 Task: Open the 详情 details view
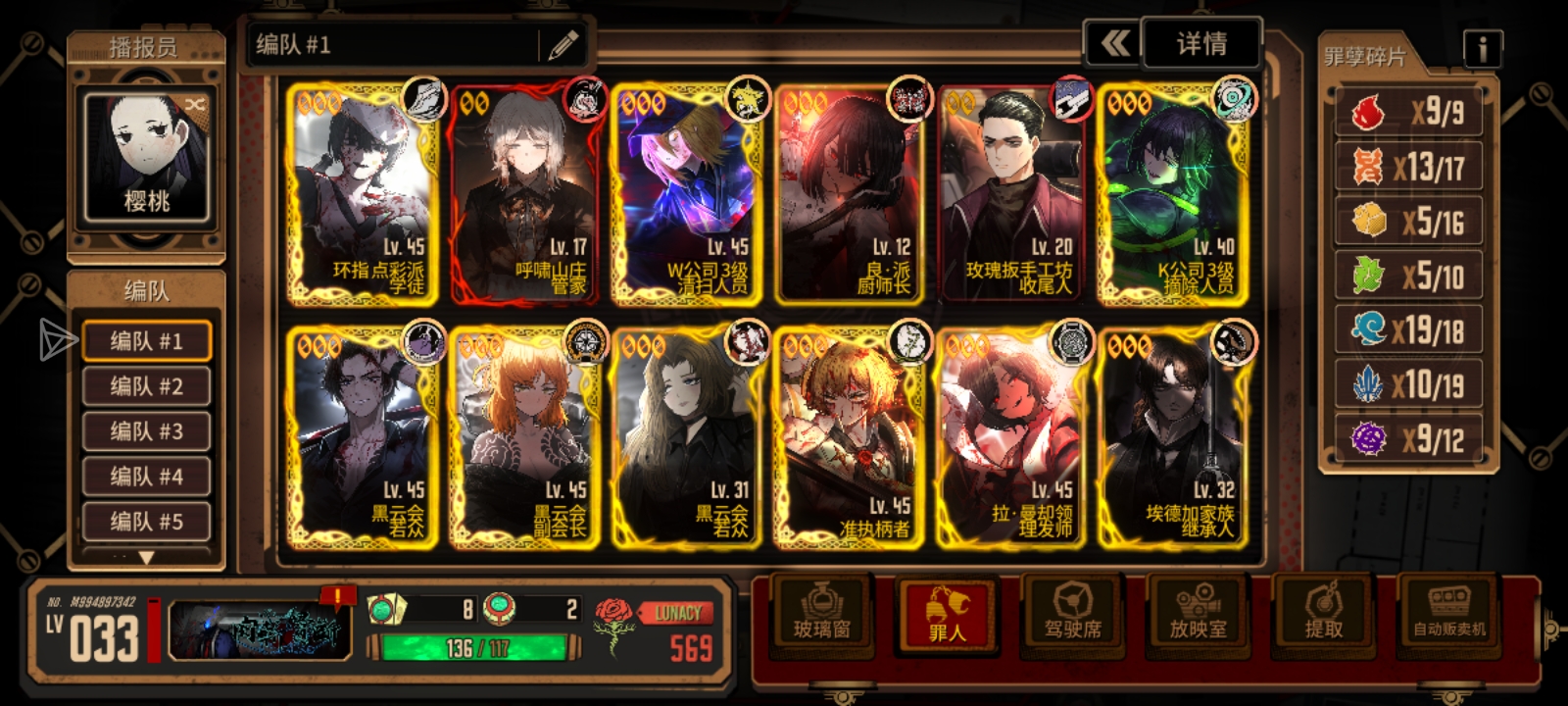tap(1201, 44)
